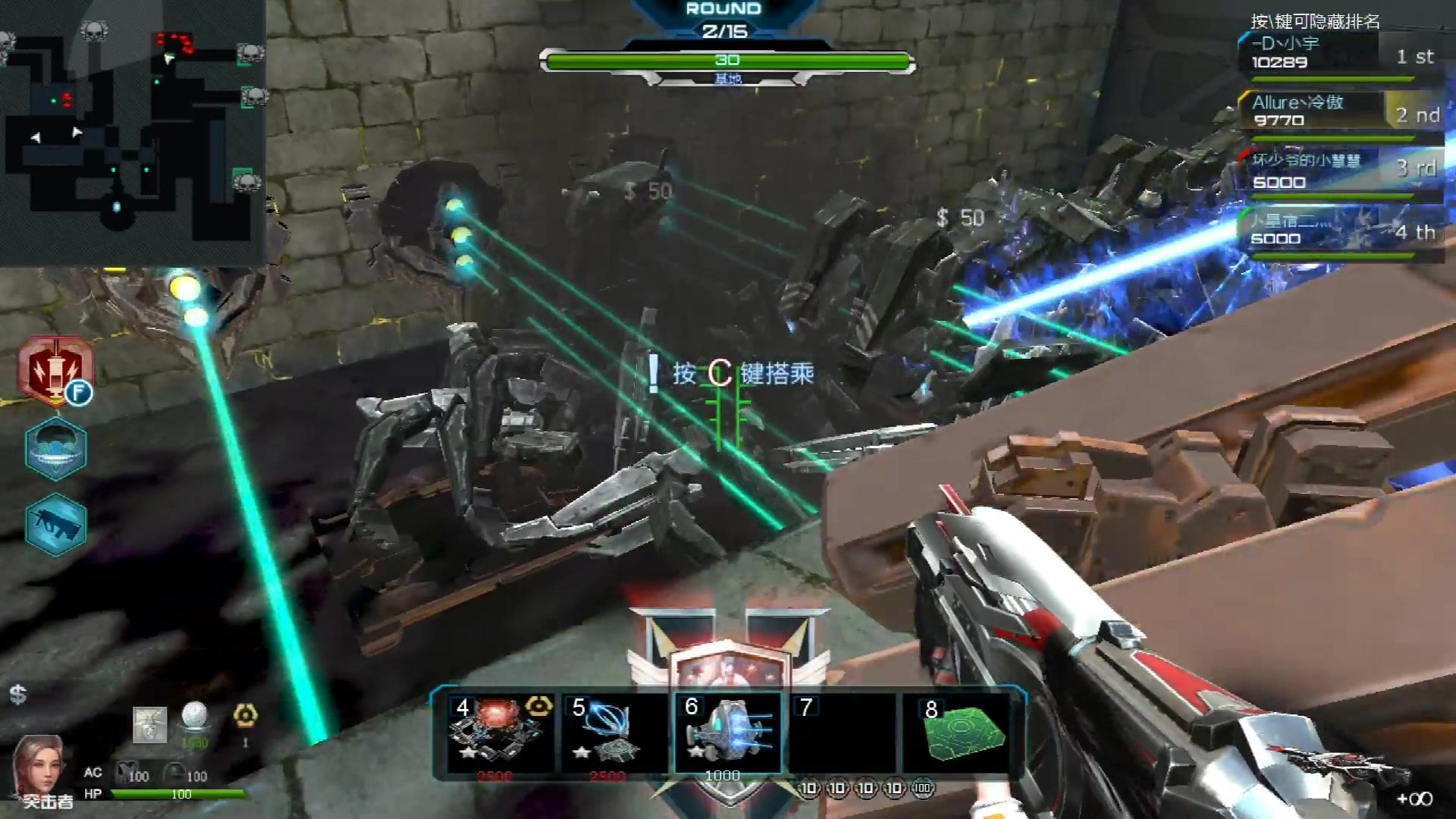
Task: Select the 1st place player row
Action: pos(1338,53)
